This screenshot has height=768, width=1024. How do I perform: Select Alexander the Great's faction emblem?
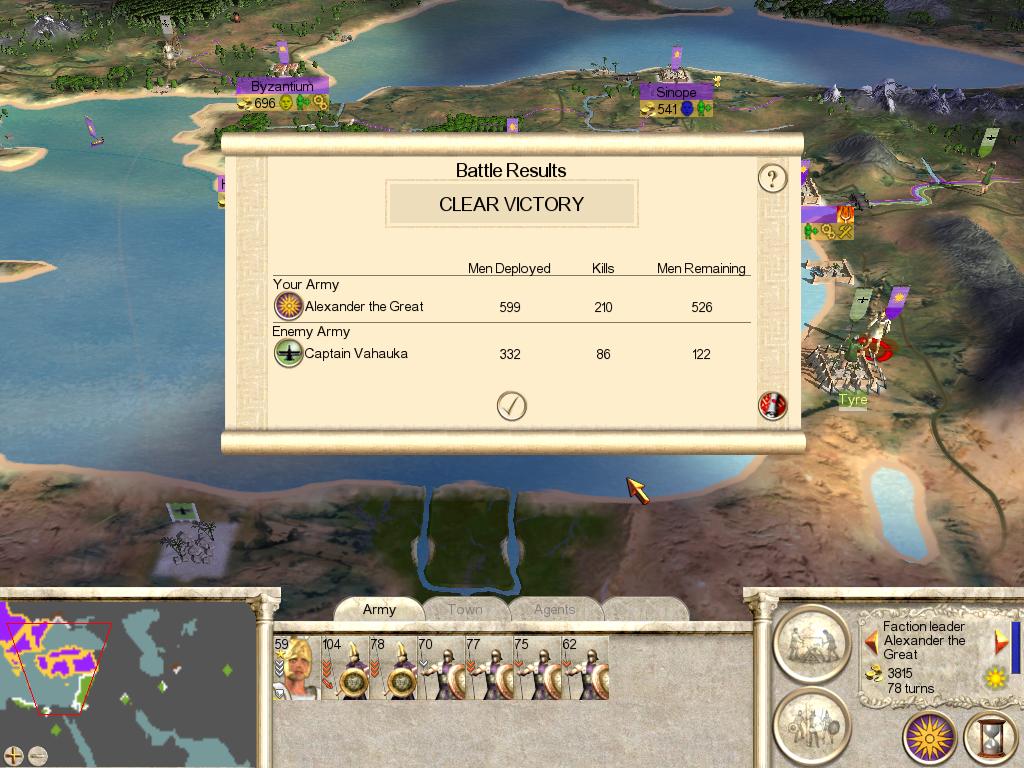(288, 307)
